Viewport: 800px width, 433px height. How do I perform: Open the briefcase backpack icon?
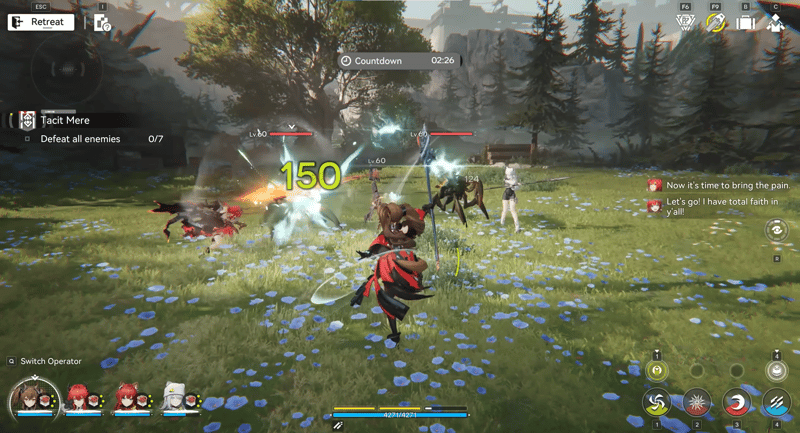pyautogui.click(x=745, y=22)
